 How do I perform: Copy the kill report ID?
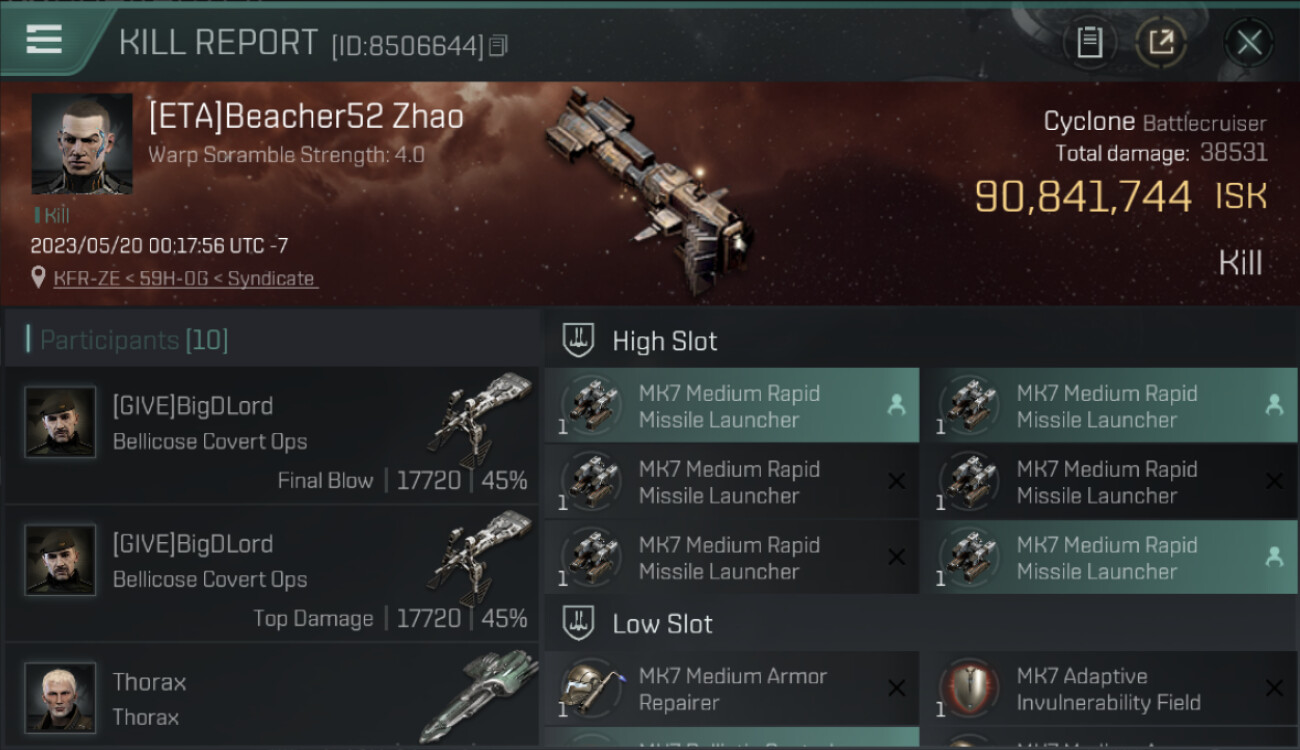pos(498,45)
